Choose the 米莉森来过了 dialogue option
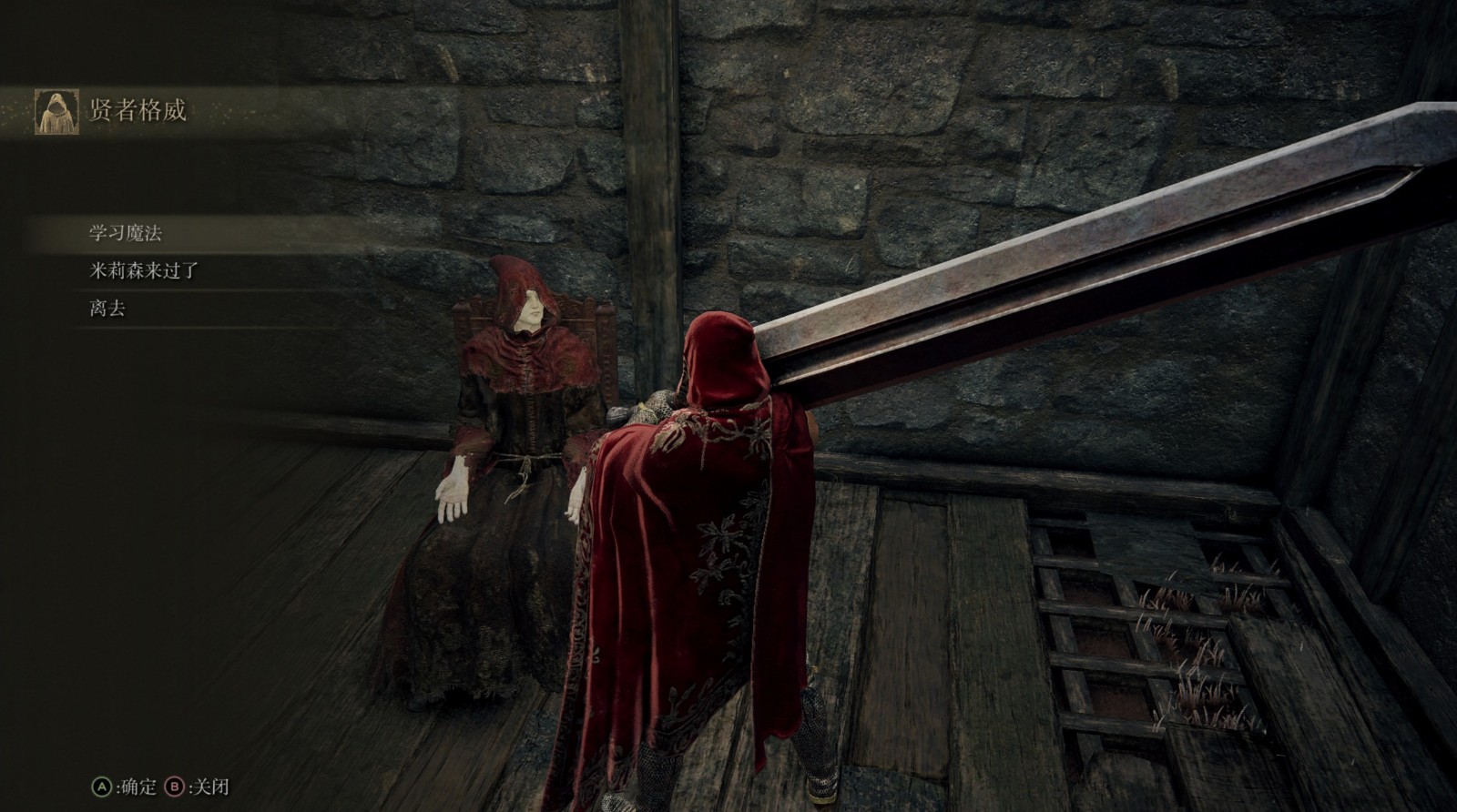This screenshot has width=1457, height=812. [144, 270]
